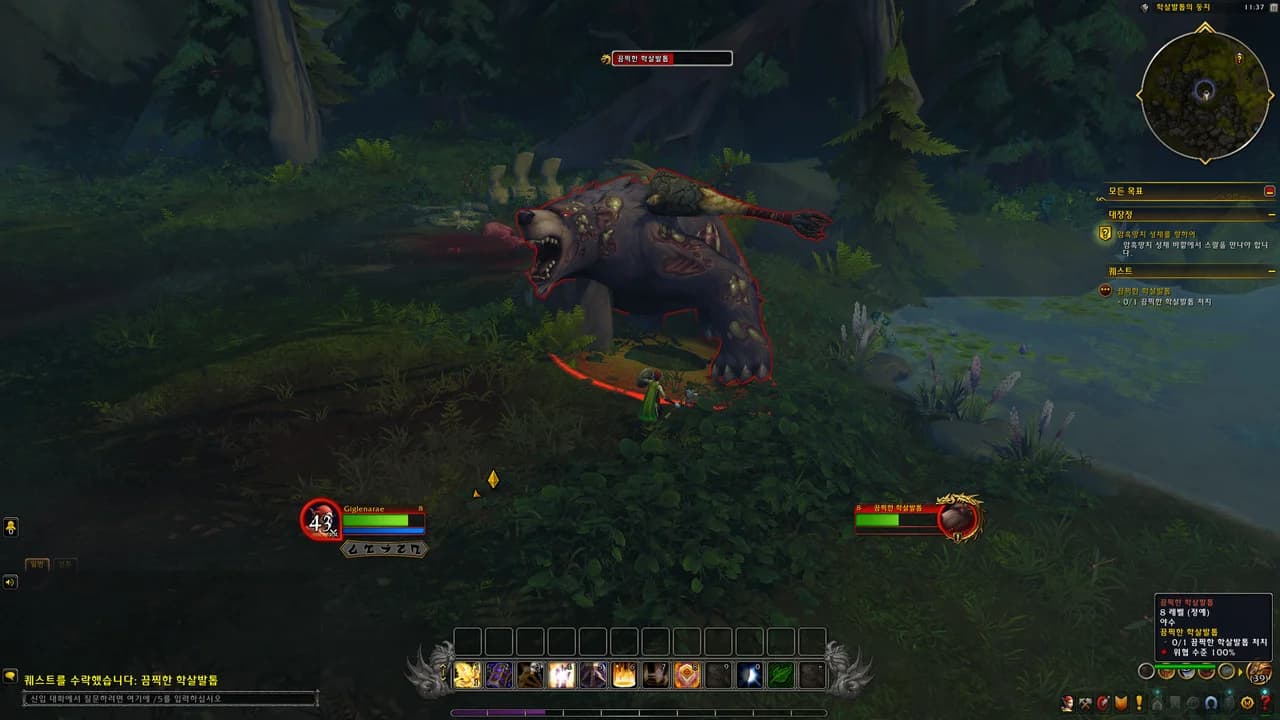Open the red question mark help button
1280x720 pixels.
click(1265, 703)
